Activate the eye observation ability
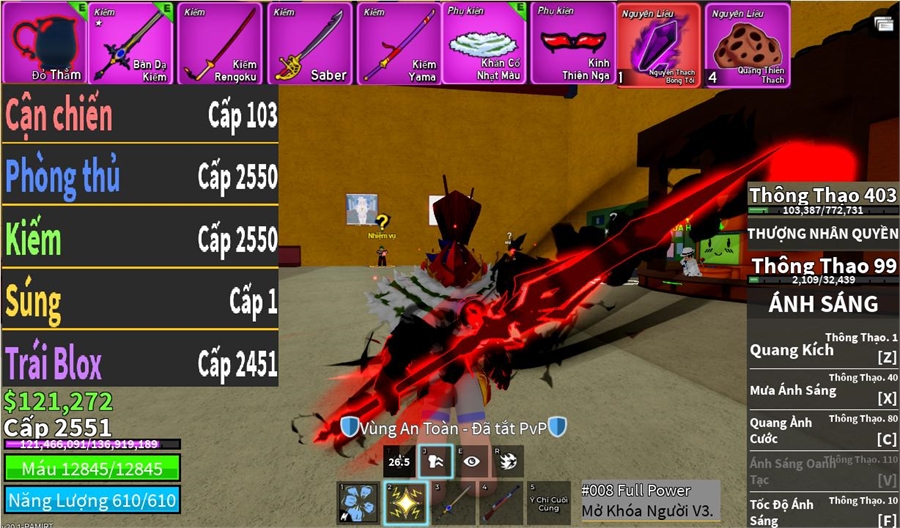Screen dimensions: 900x528 point(472,461)
